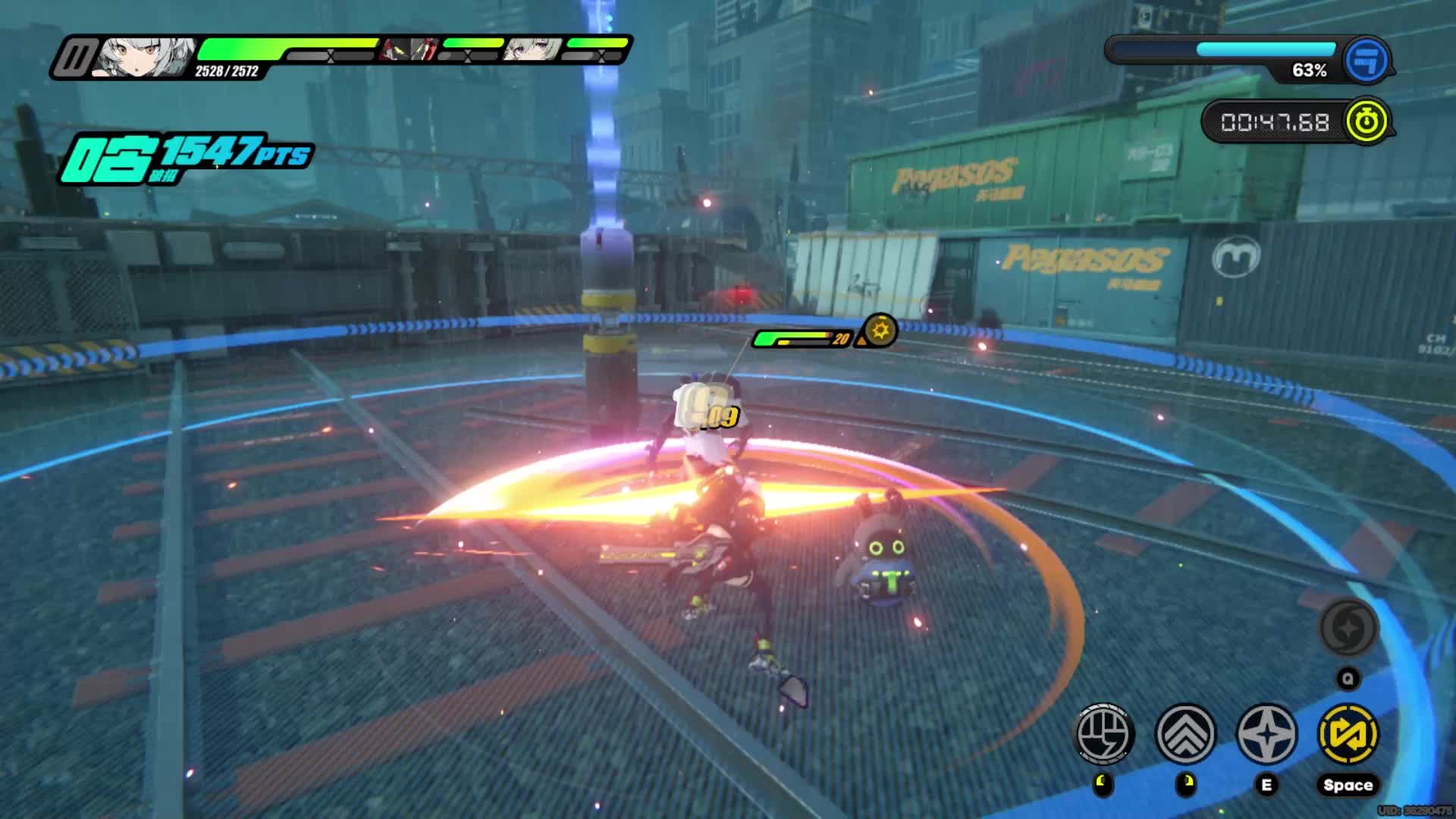The width and height of the screenshot is (1456, 819).
Task: Use the fist basic attack icon
Action: [1104, 733]
